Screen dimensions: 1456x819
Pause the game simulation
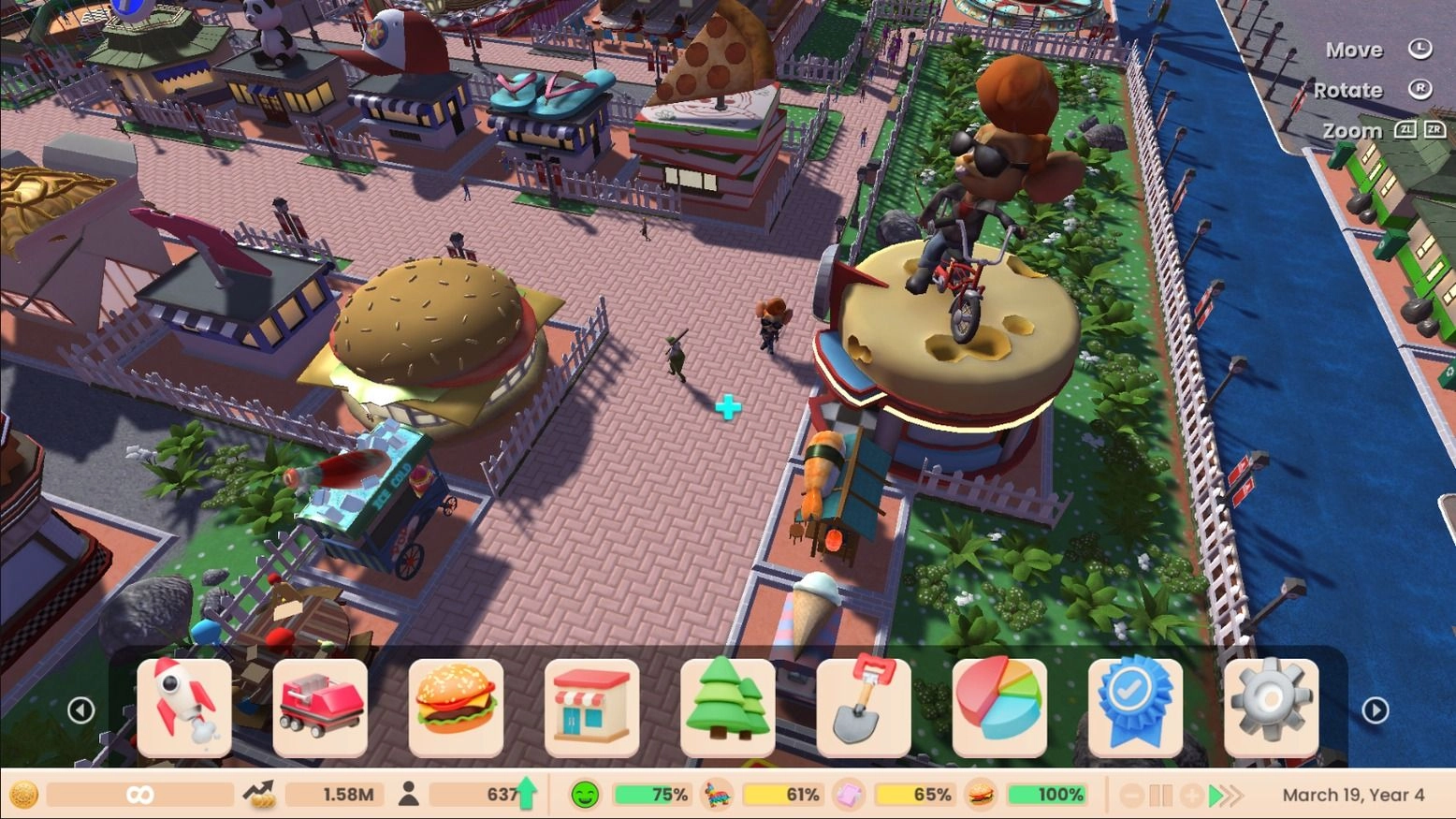click(x=1162, y=795)
